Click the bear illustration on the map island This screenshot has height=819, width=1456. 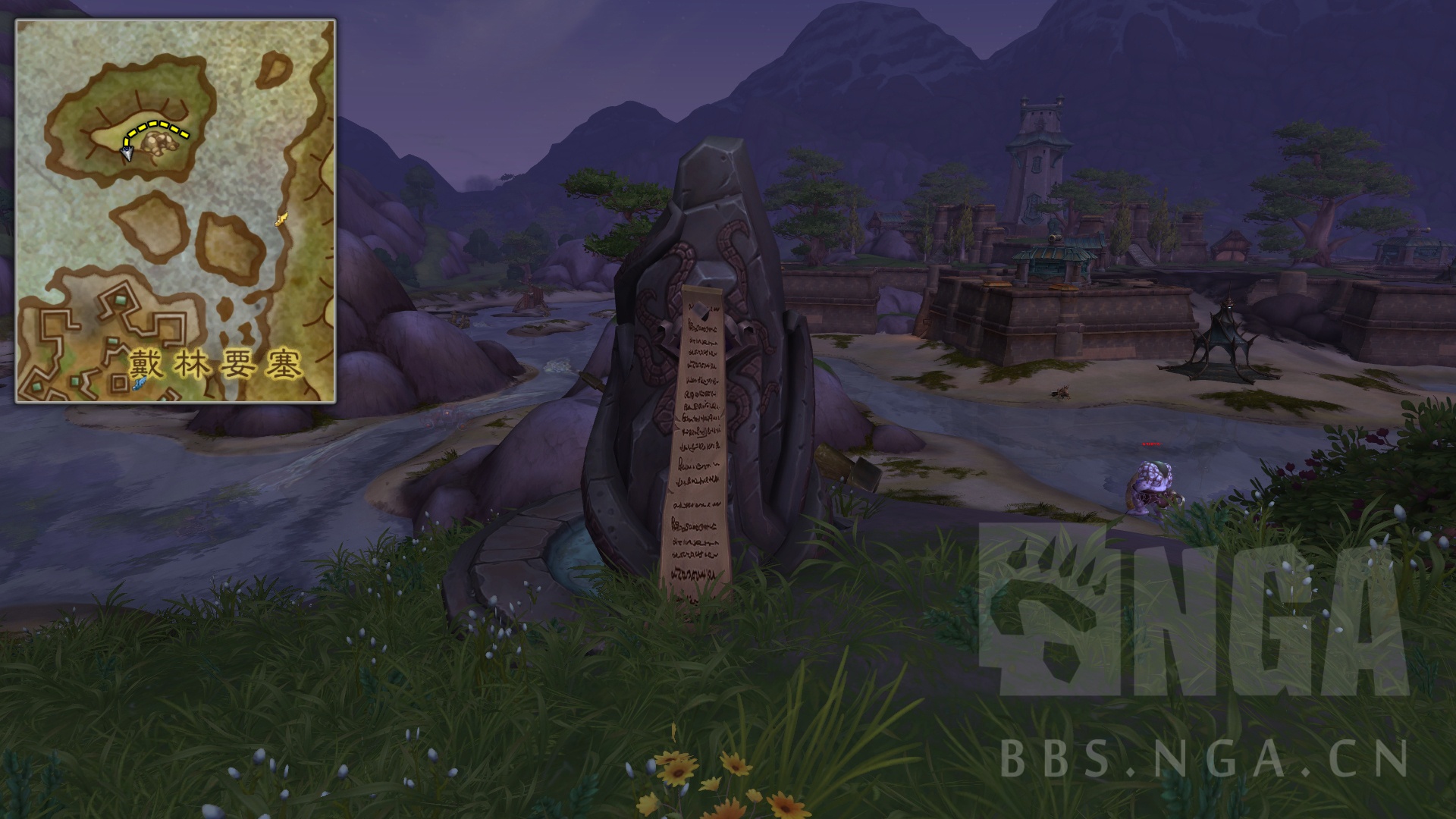pyautogui.click(x=163, y=144)
